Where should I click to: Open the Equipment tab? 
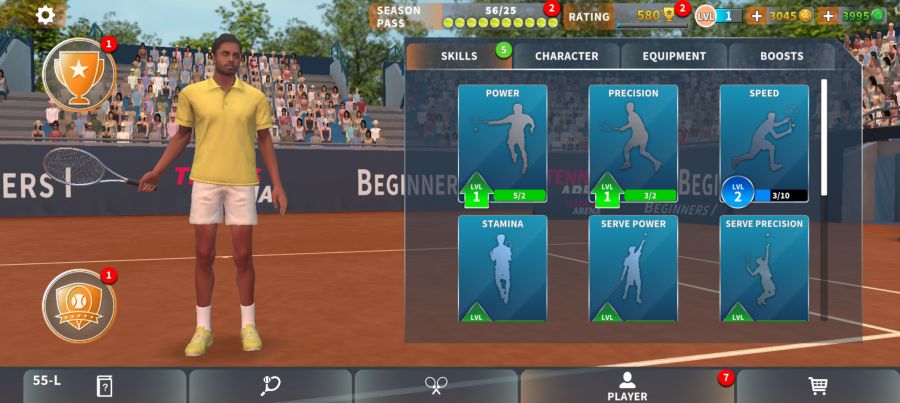coord(675,56)
